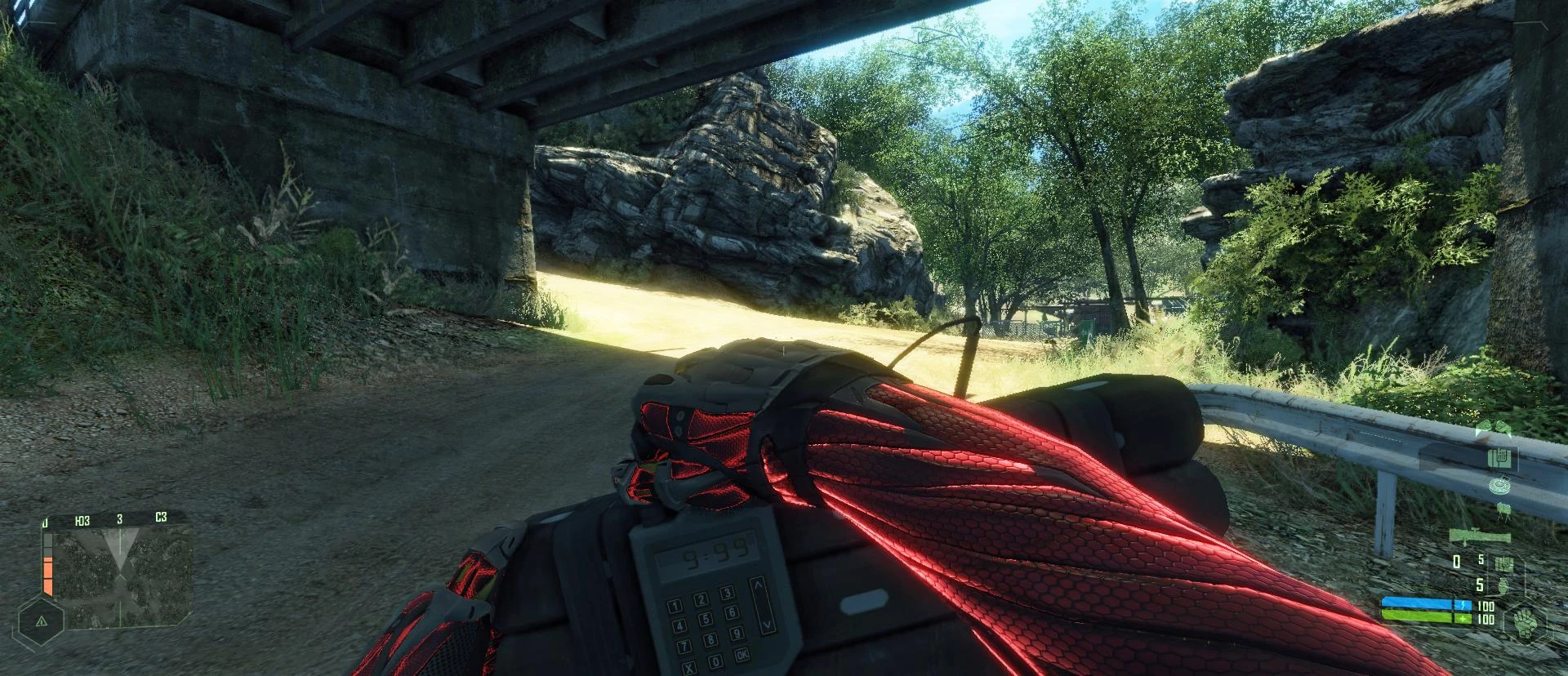Select the tripod sensor equipment icon

click(x=1503, y=512)
